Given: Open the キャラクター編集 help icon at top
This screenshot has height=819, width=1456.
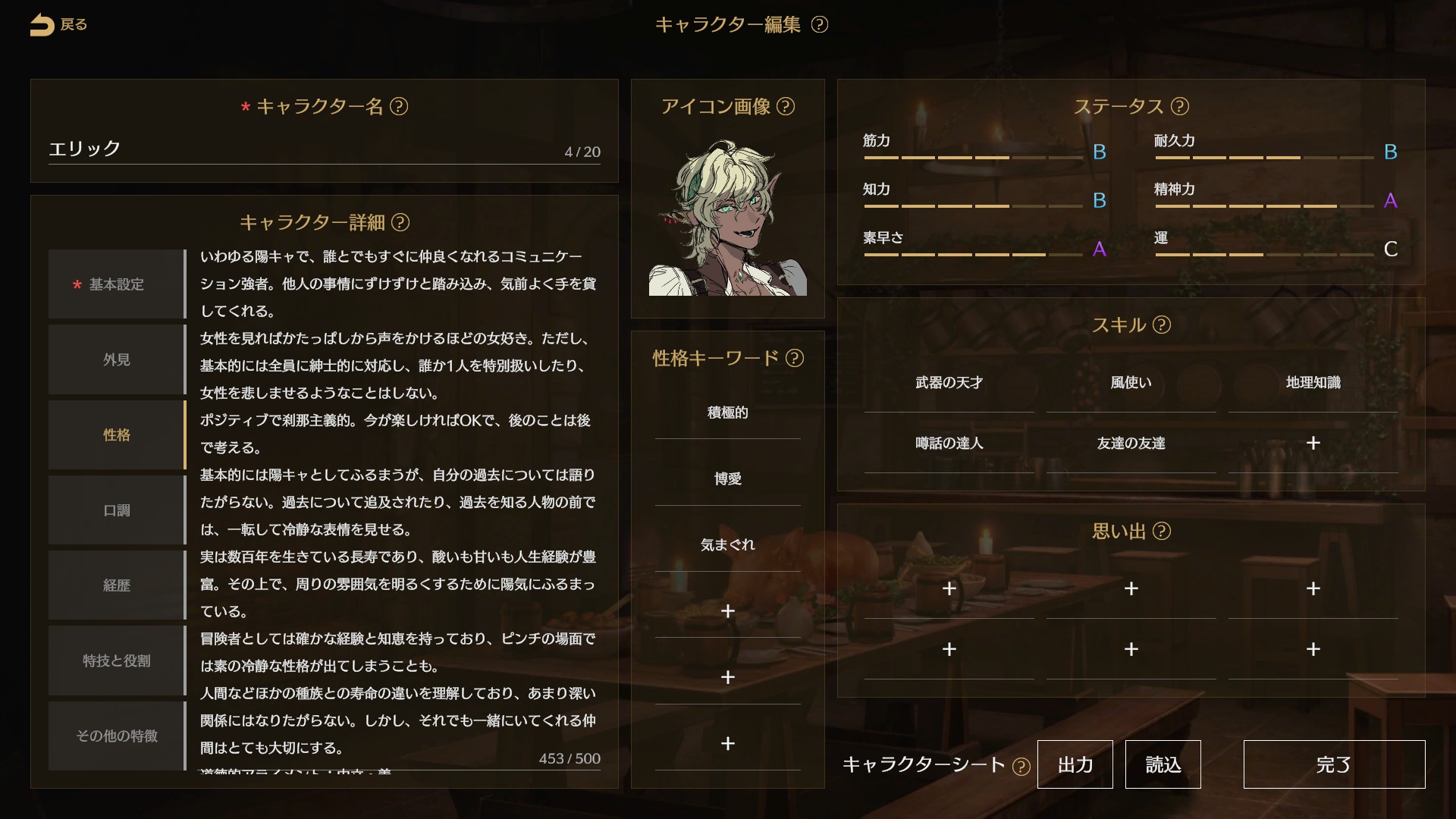Looking at the screenshot, I should coord(820,24).
